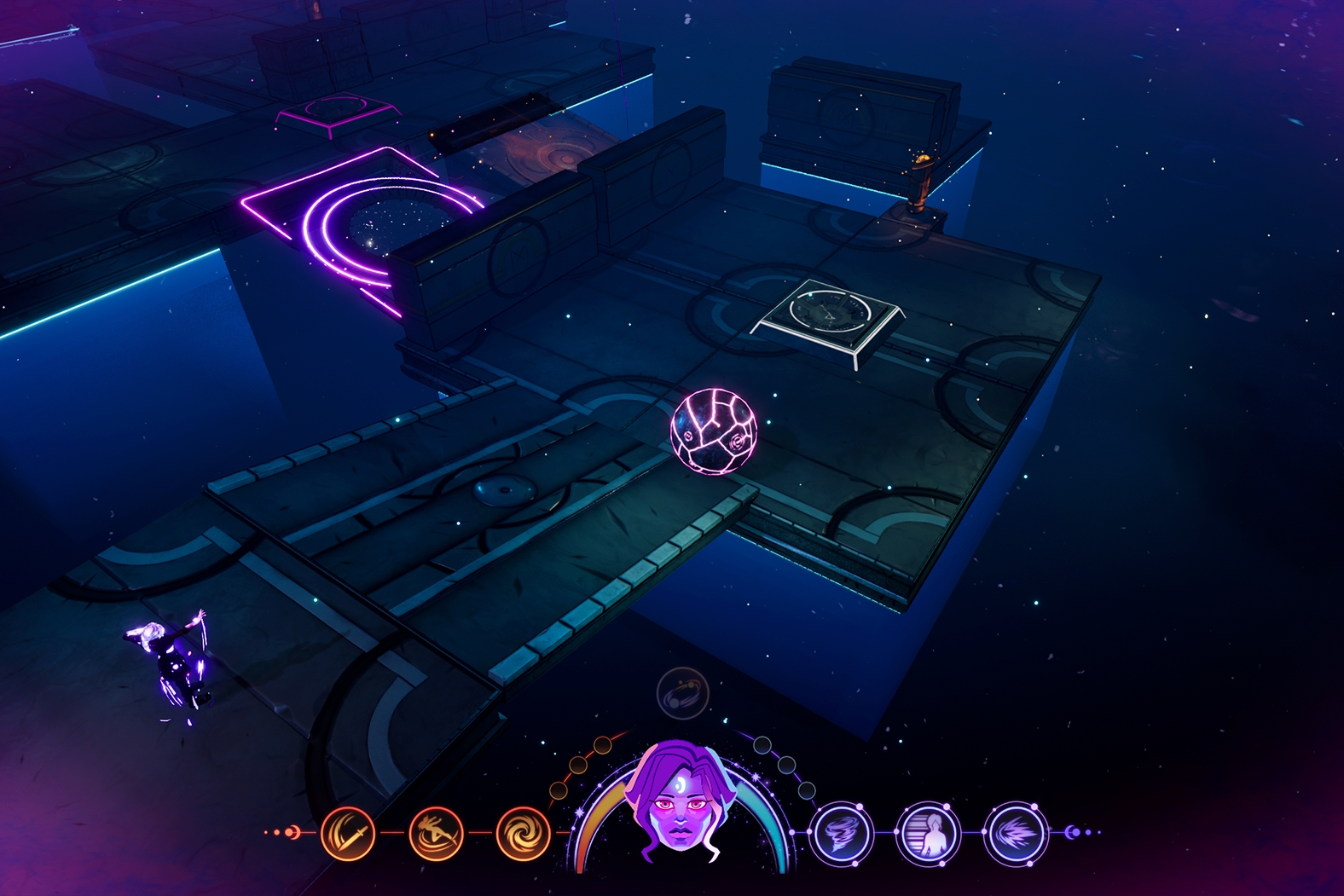Use the orange leaping dash ability
The image size is (1344, 896).
436,833
